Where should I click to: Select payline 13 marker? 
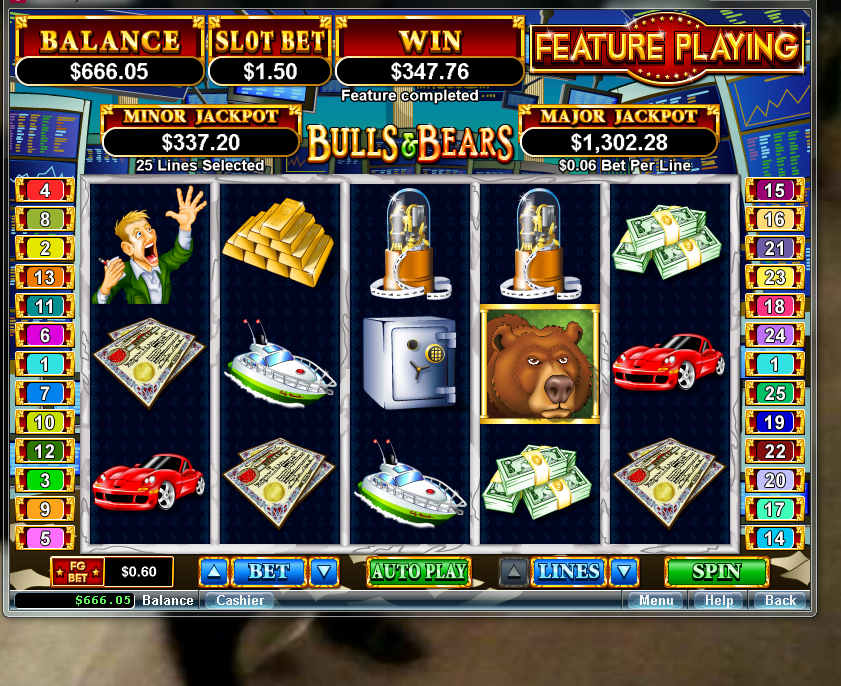(45, 277)
